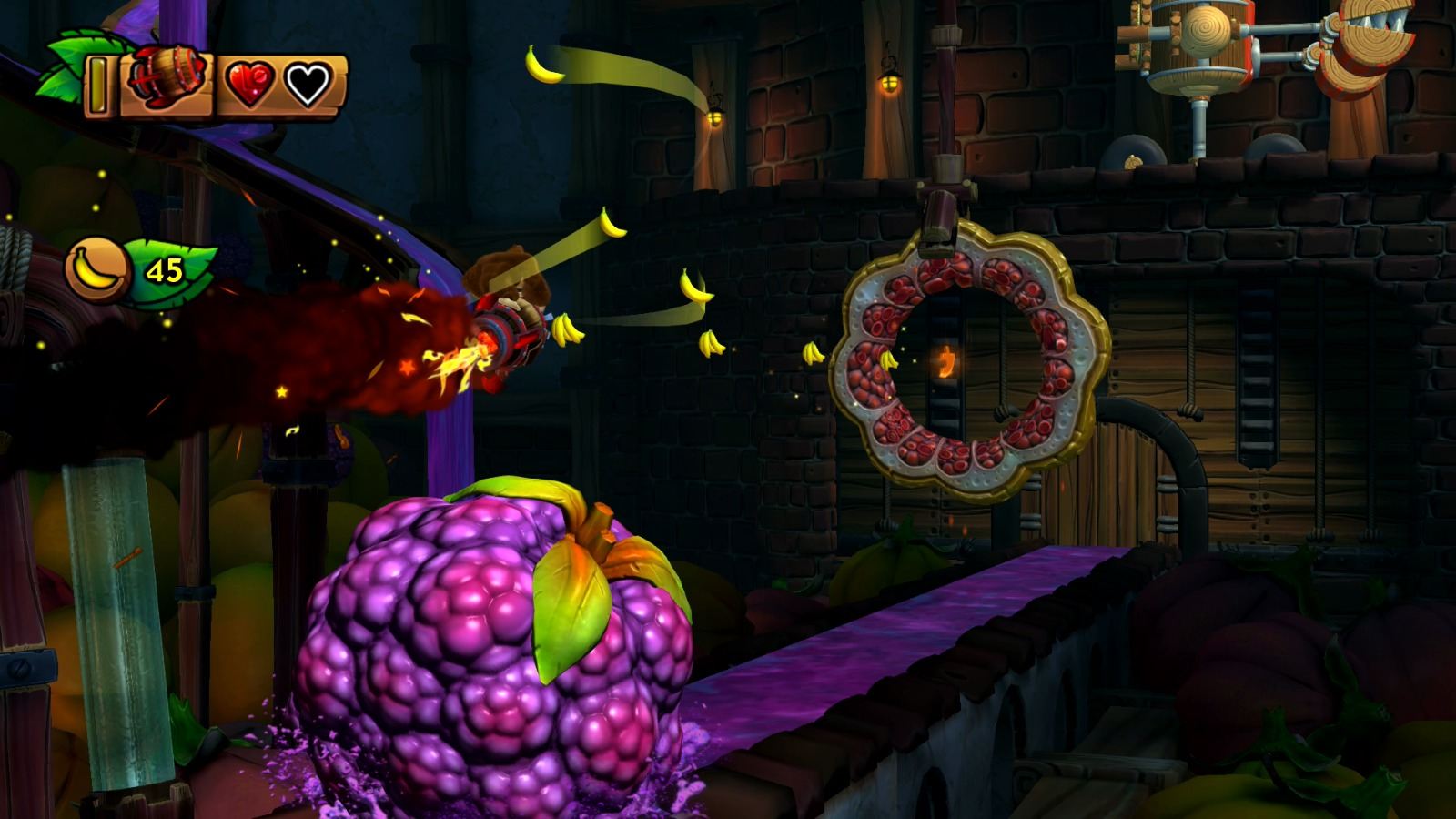Expand the giant purple berry fruit
1456x819 pixels.
[x=491, y=637]
